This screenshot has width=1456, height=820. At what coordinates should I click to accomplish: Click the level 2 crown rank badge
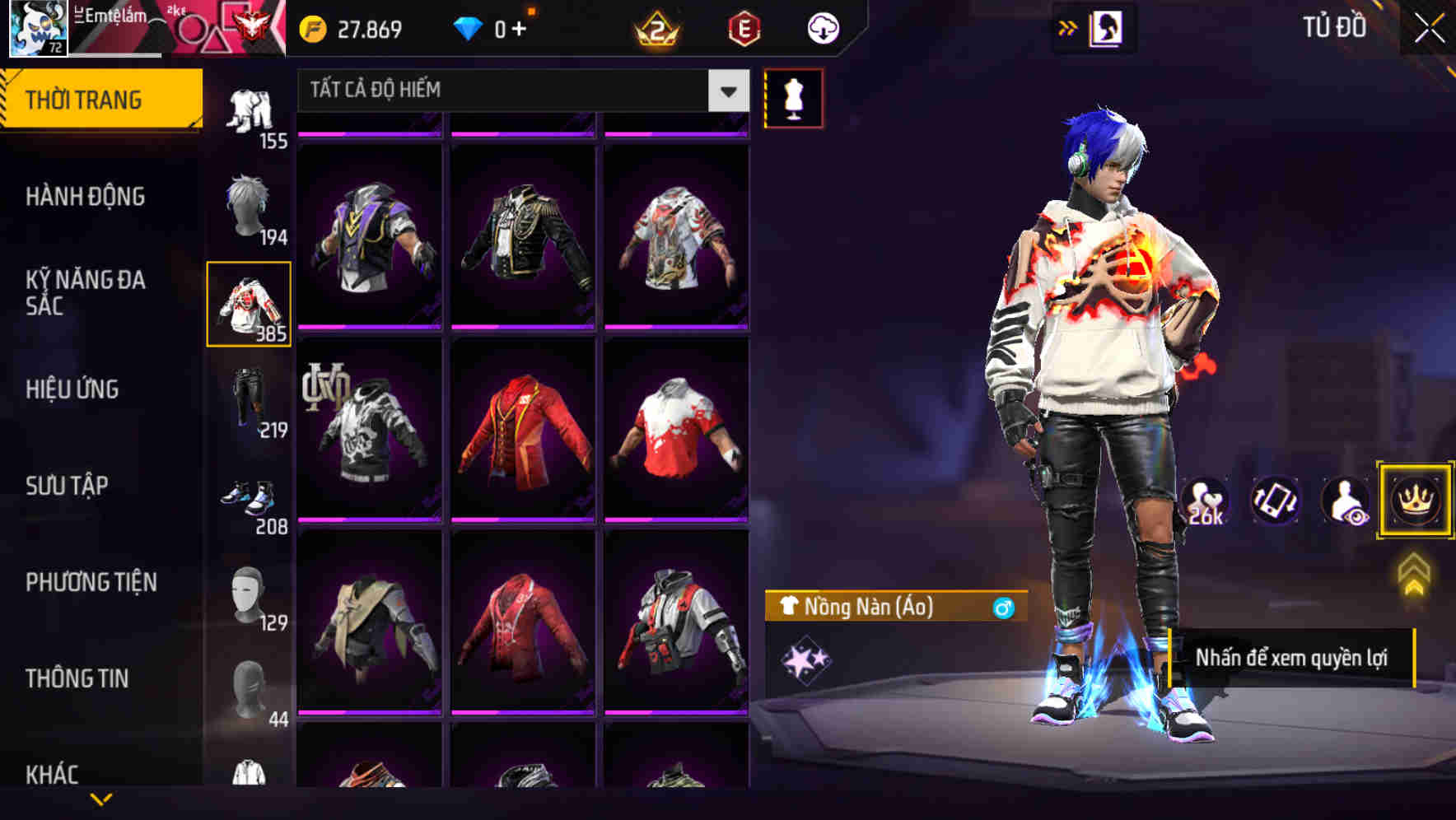(x=655, y=27)
